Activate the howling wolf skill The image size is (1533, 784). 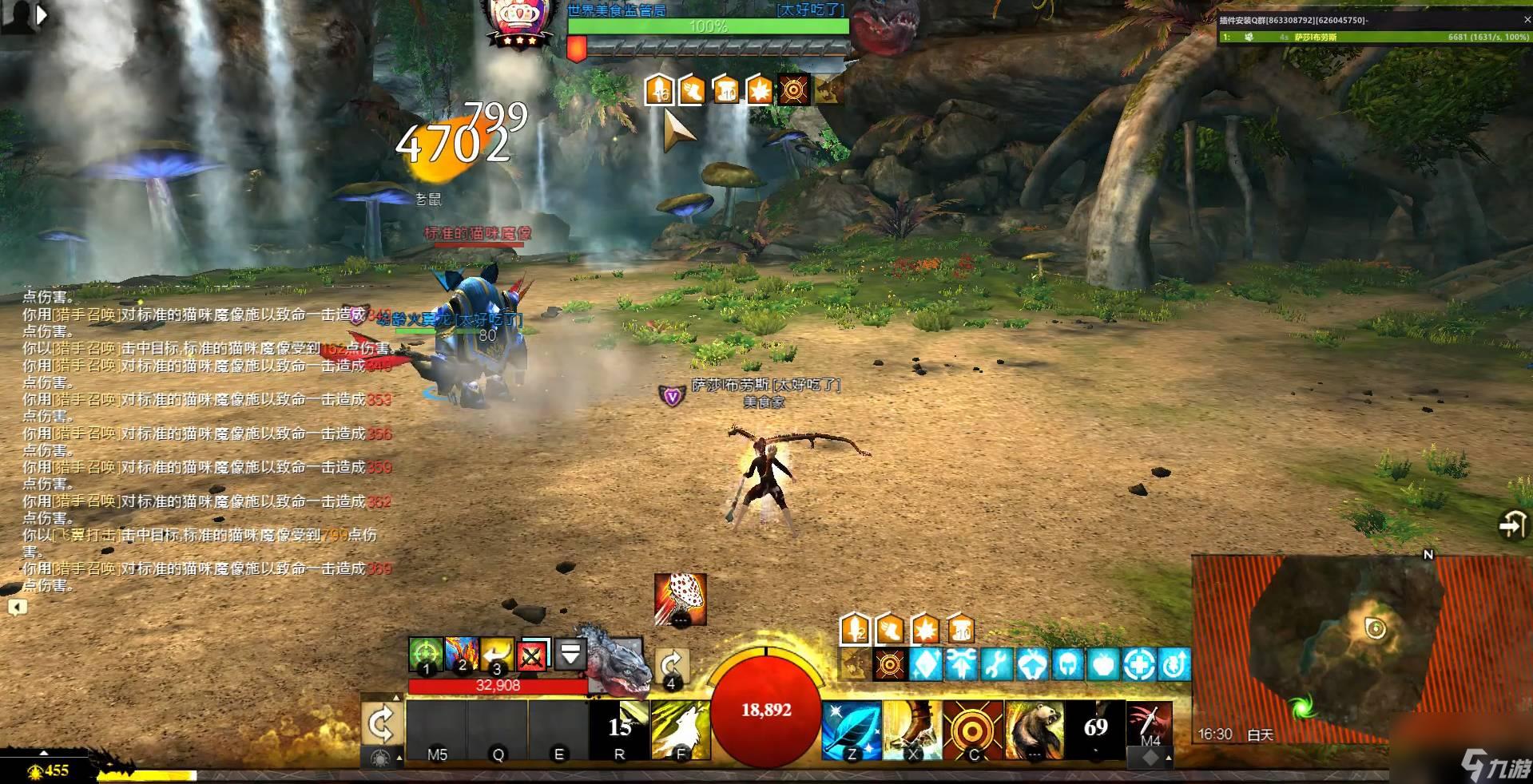681,730
